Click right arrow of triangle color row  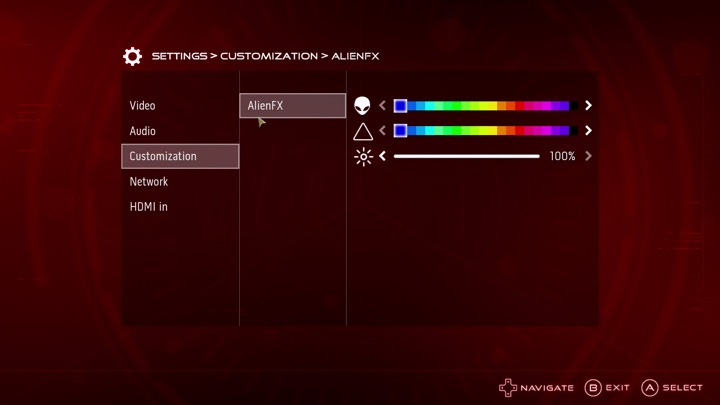coord(588,131)
